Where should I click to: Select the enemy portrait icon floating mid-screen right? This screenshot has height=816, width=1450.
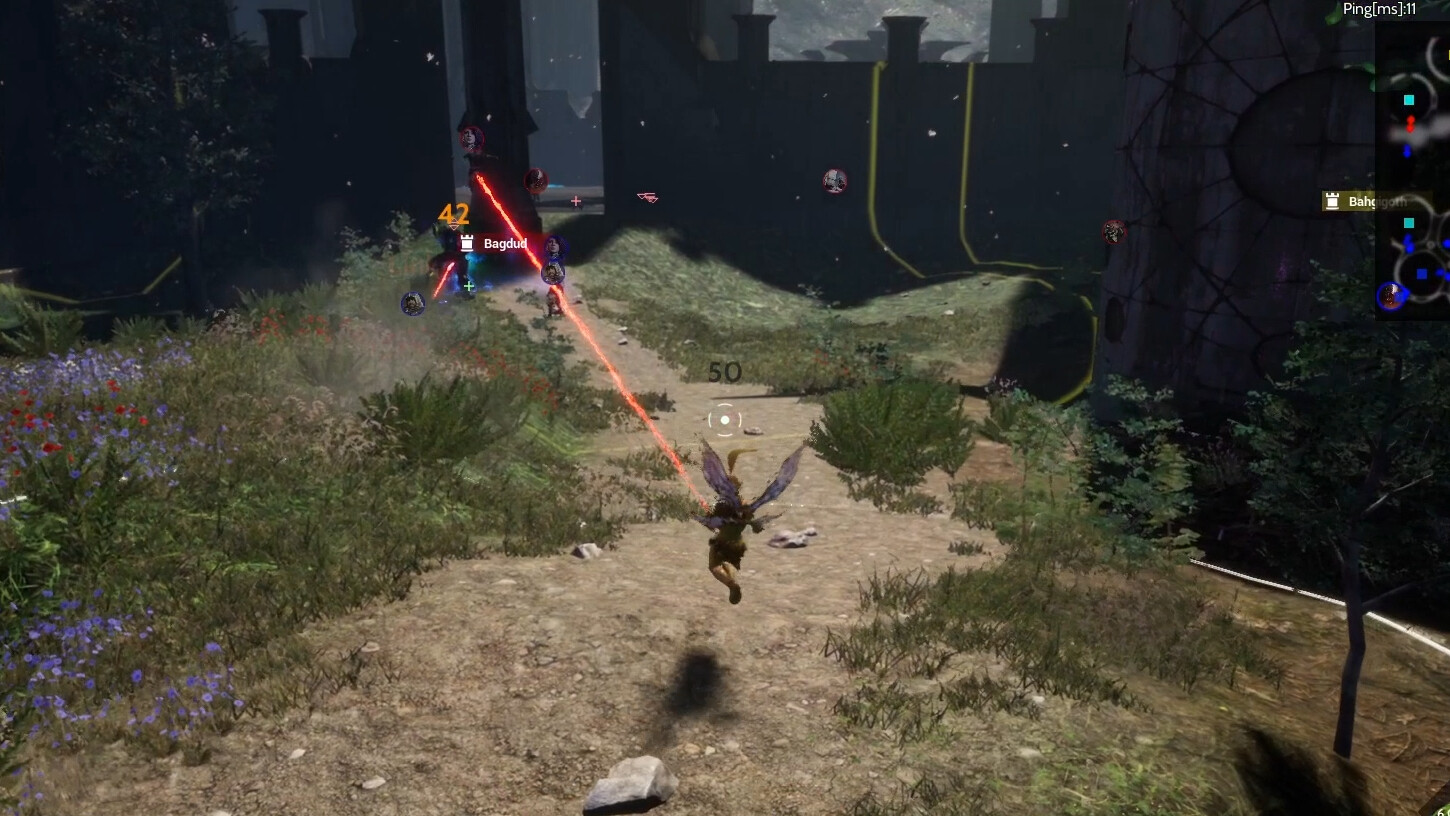(x=835, y=181)
